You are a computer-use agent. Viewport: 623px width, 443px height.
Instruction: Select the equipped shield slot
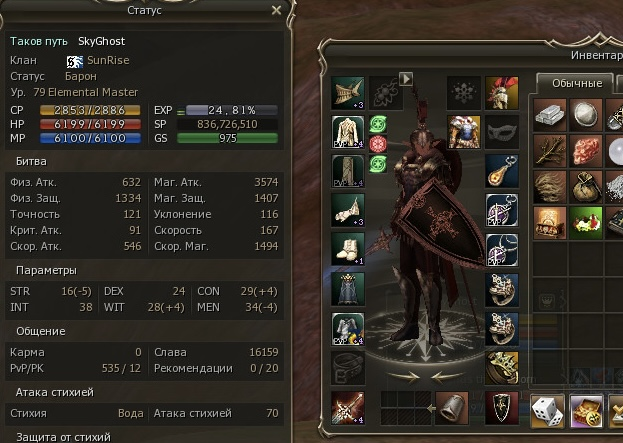pyautogui.click(x=501, y=407)
